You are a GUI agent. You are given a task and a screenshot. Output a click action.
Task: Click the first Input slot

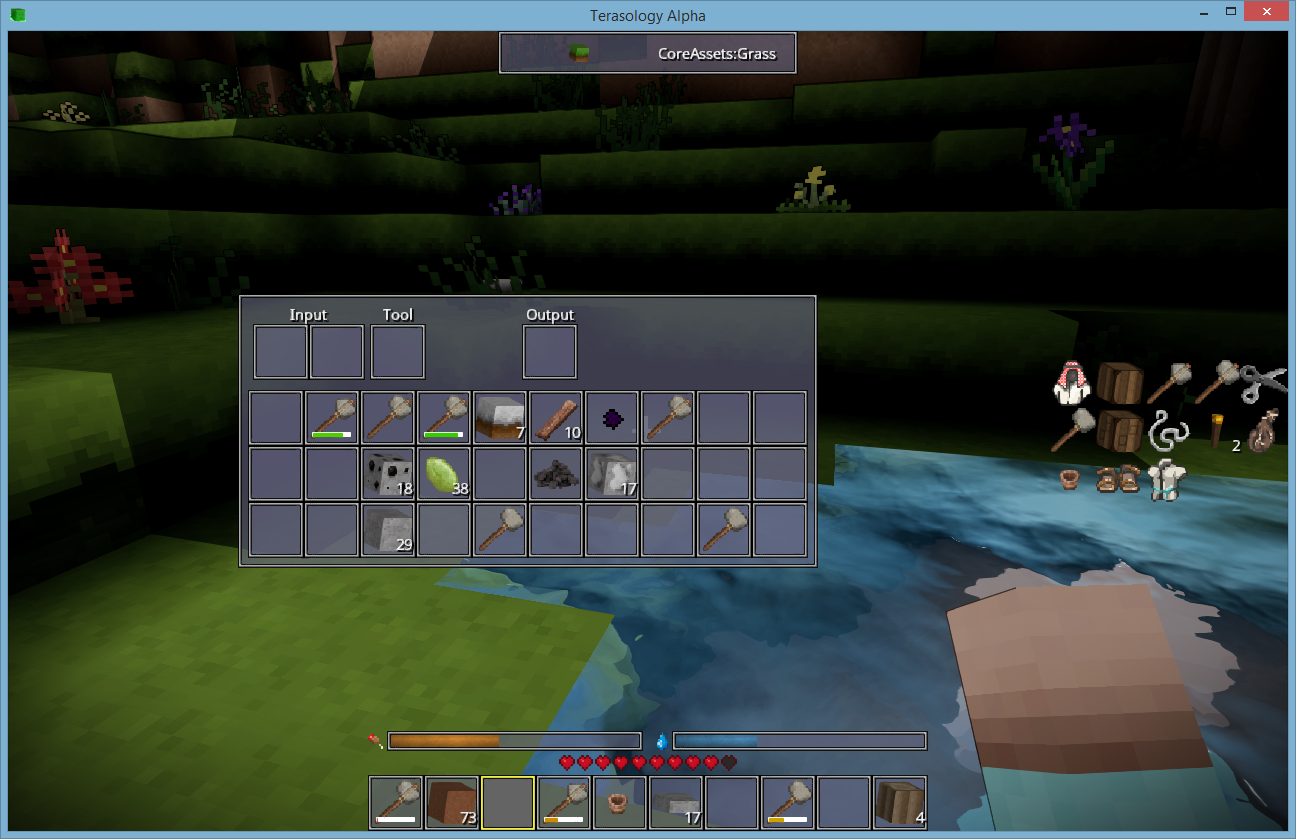280,351
